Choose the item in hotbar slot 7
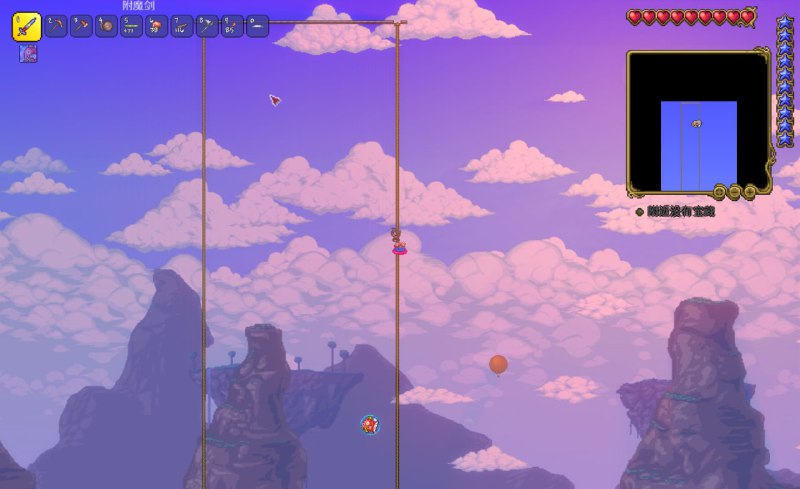Screen dimensions: 800x489 (x=182, y=27)
